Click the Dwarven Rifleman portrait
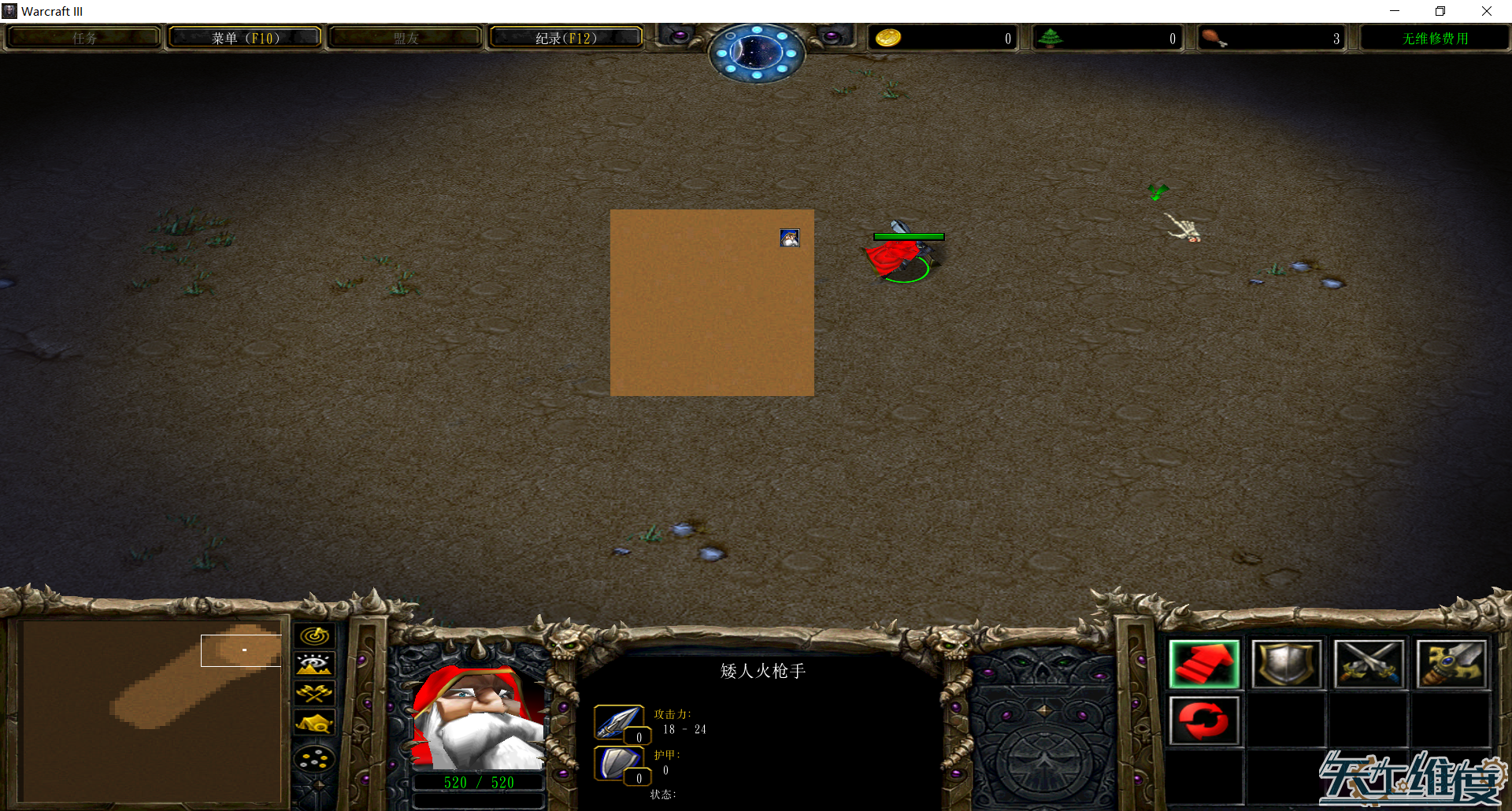 478,717
